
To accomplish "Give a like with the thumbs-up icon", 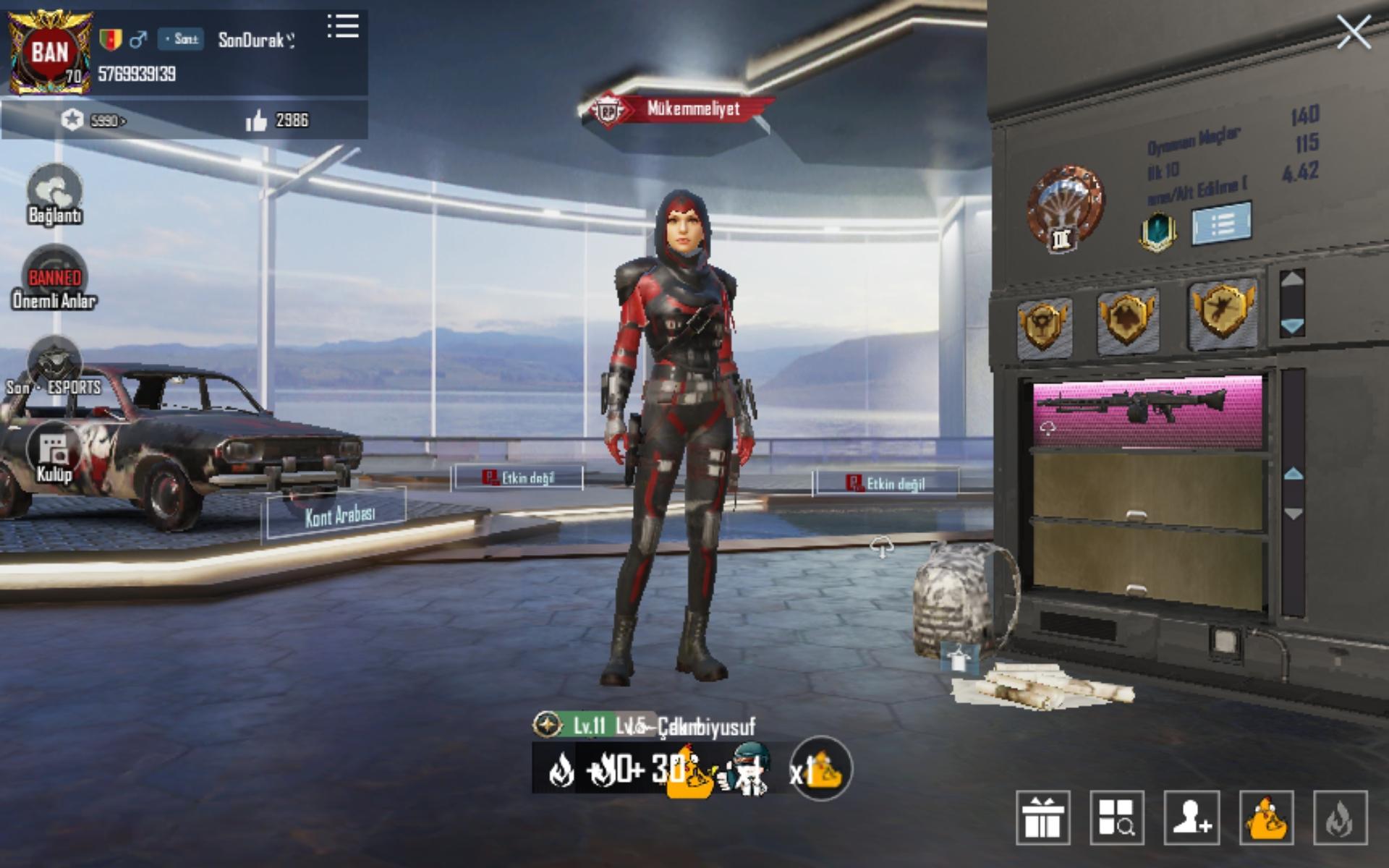I will coord(256,121).
